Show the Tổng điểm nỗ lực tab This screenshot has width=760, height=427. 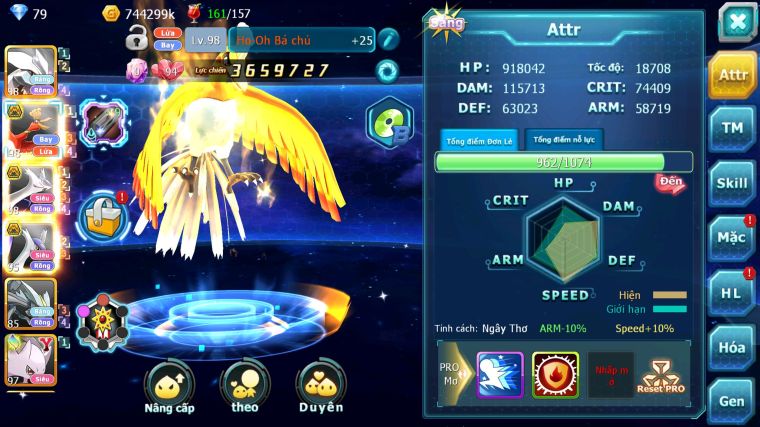coord(565,139)
